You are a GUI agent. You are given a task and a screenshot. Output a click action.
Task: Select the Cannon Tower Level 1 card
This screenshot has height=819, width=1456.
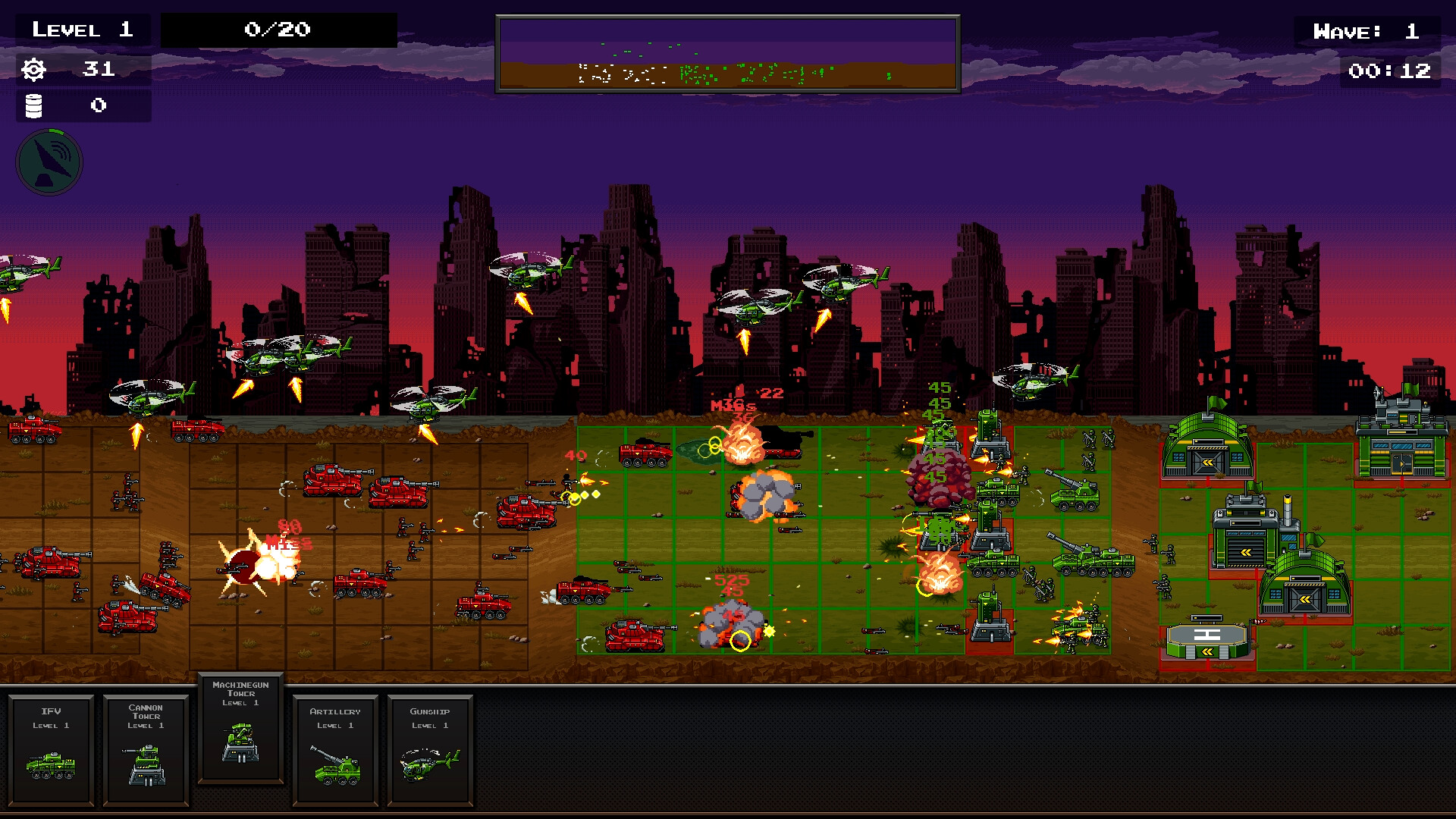[x=146, y=751]
